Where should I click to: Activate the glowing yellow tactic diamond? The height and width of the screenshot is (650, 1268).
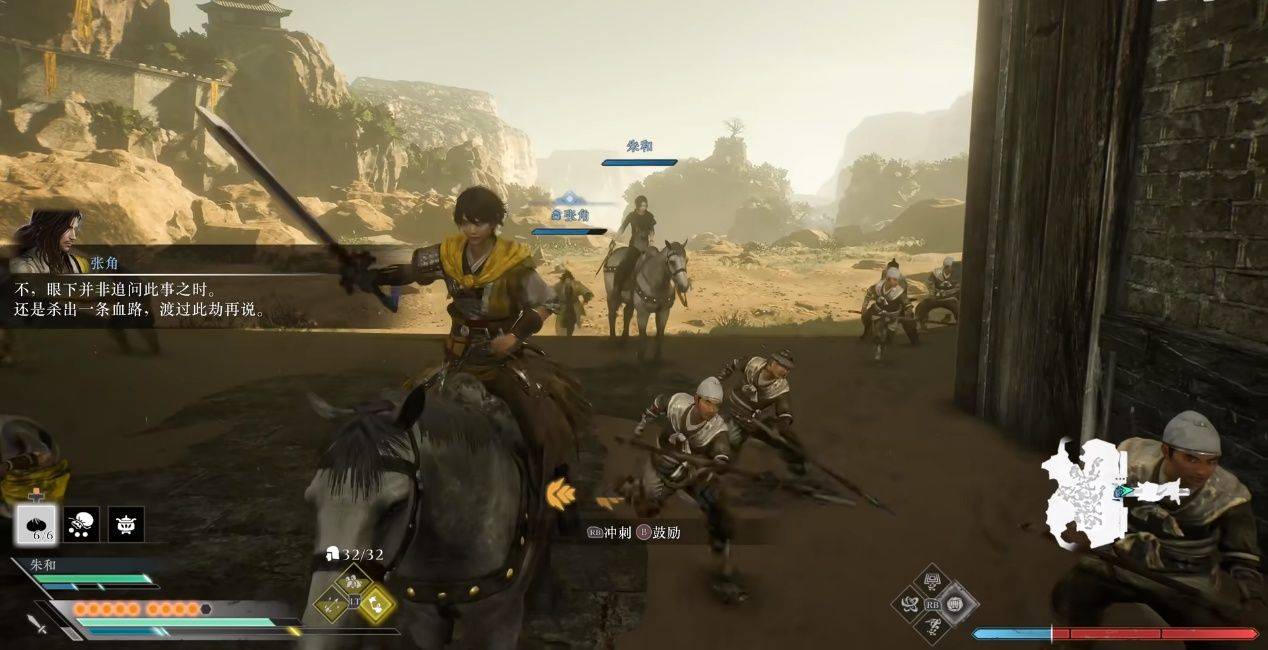375,604
